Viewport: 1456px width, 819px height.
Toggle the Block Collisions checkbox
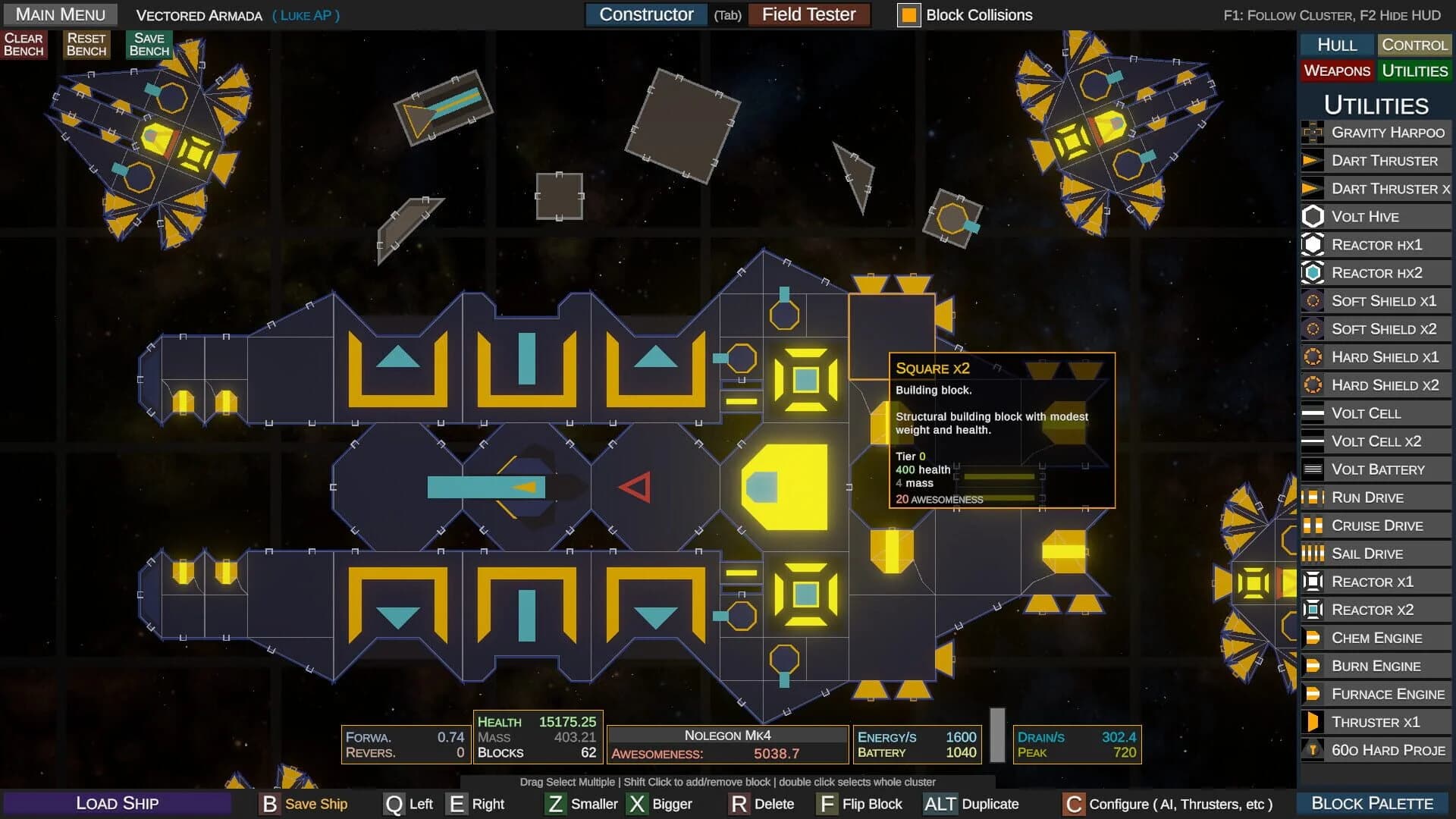coord(908,14)
